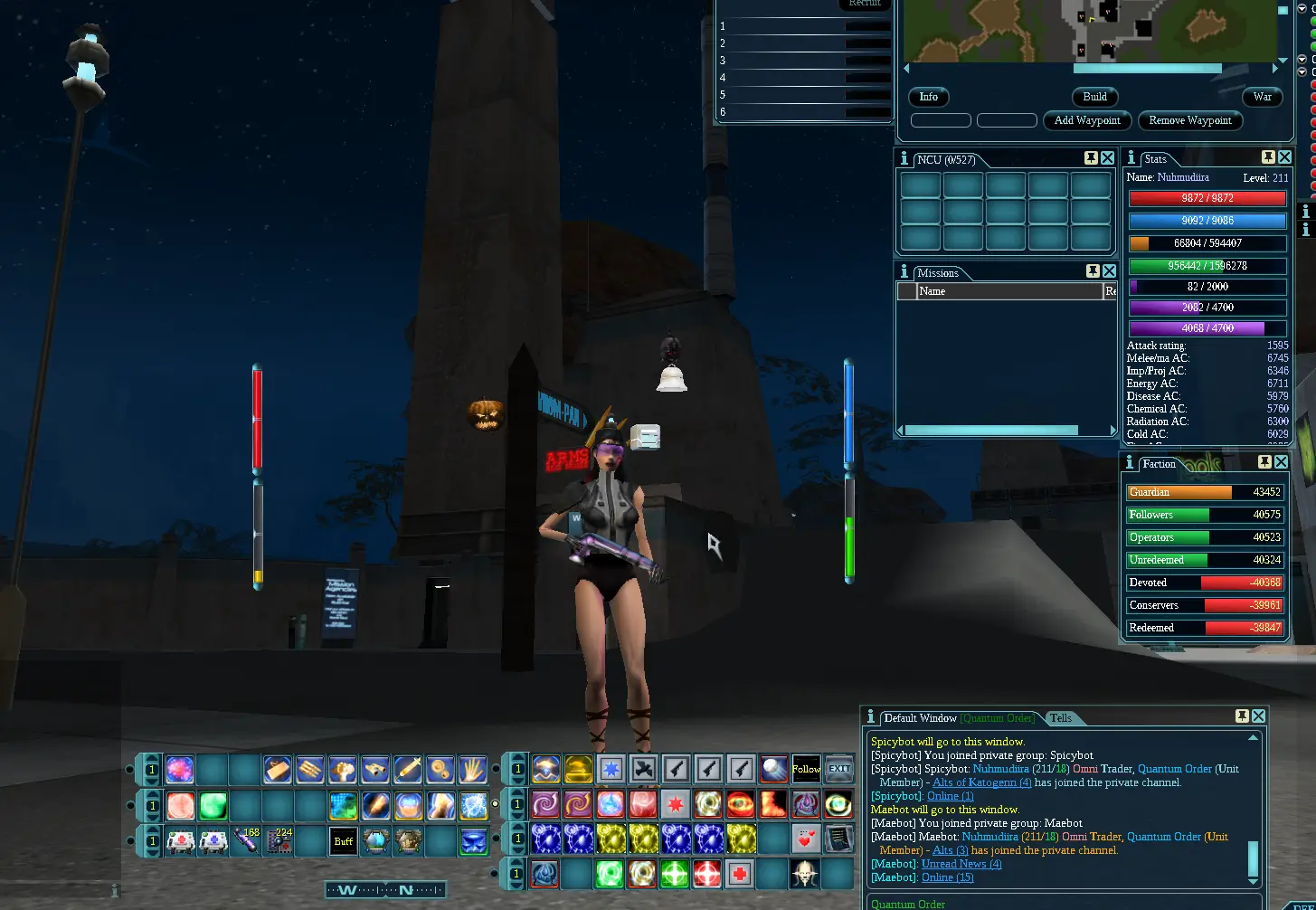Close the Faction window
The image size is (1316, 910).
coord(1281,462)
